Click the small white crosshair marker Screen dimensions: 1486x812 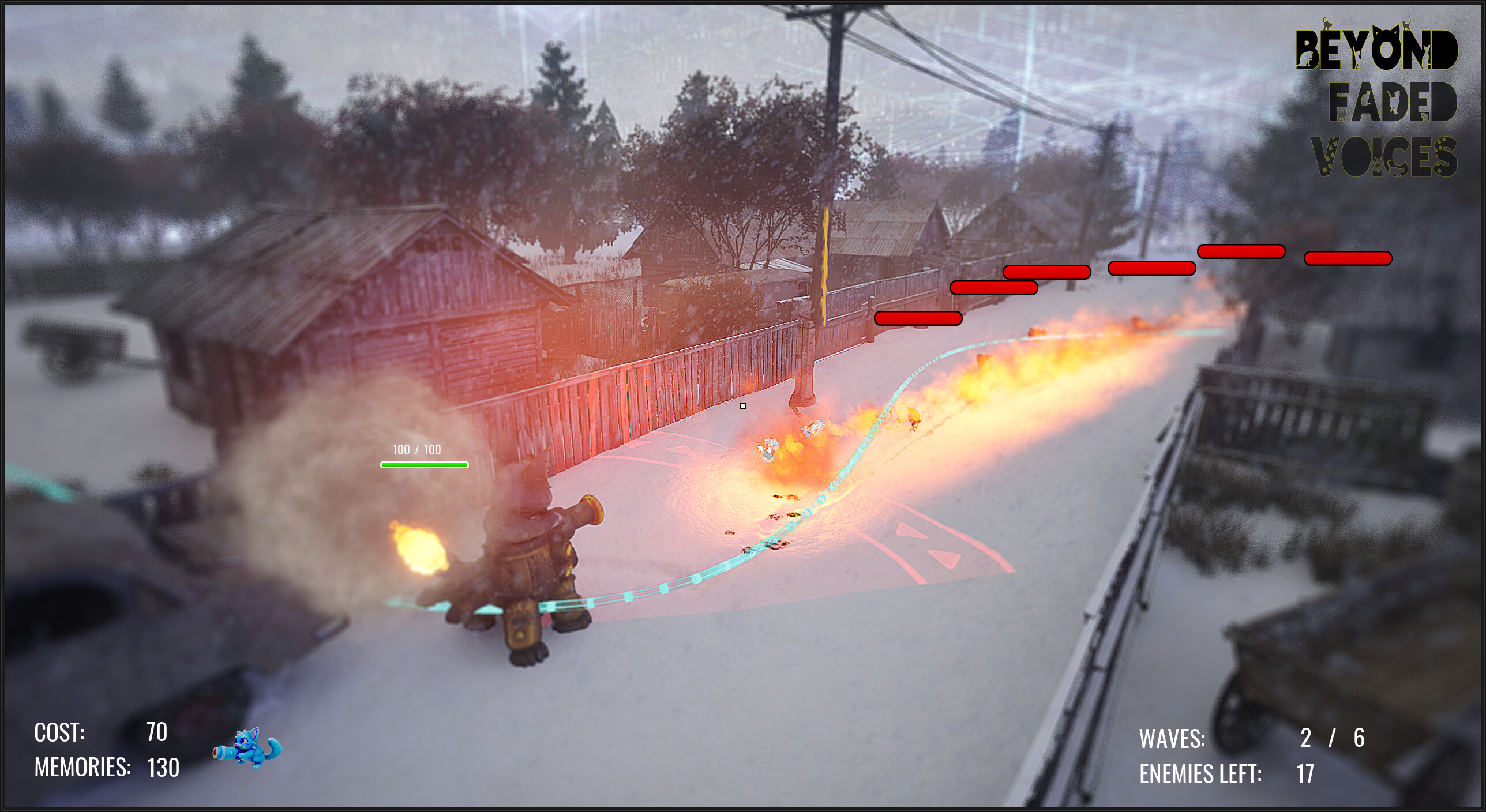tap(743, 406)
